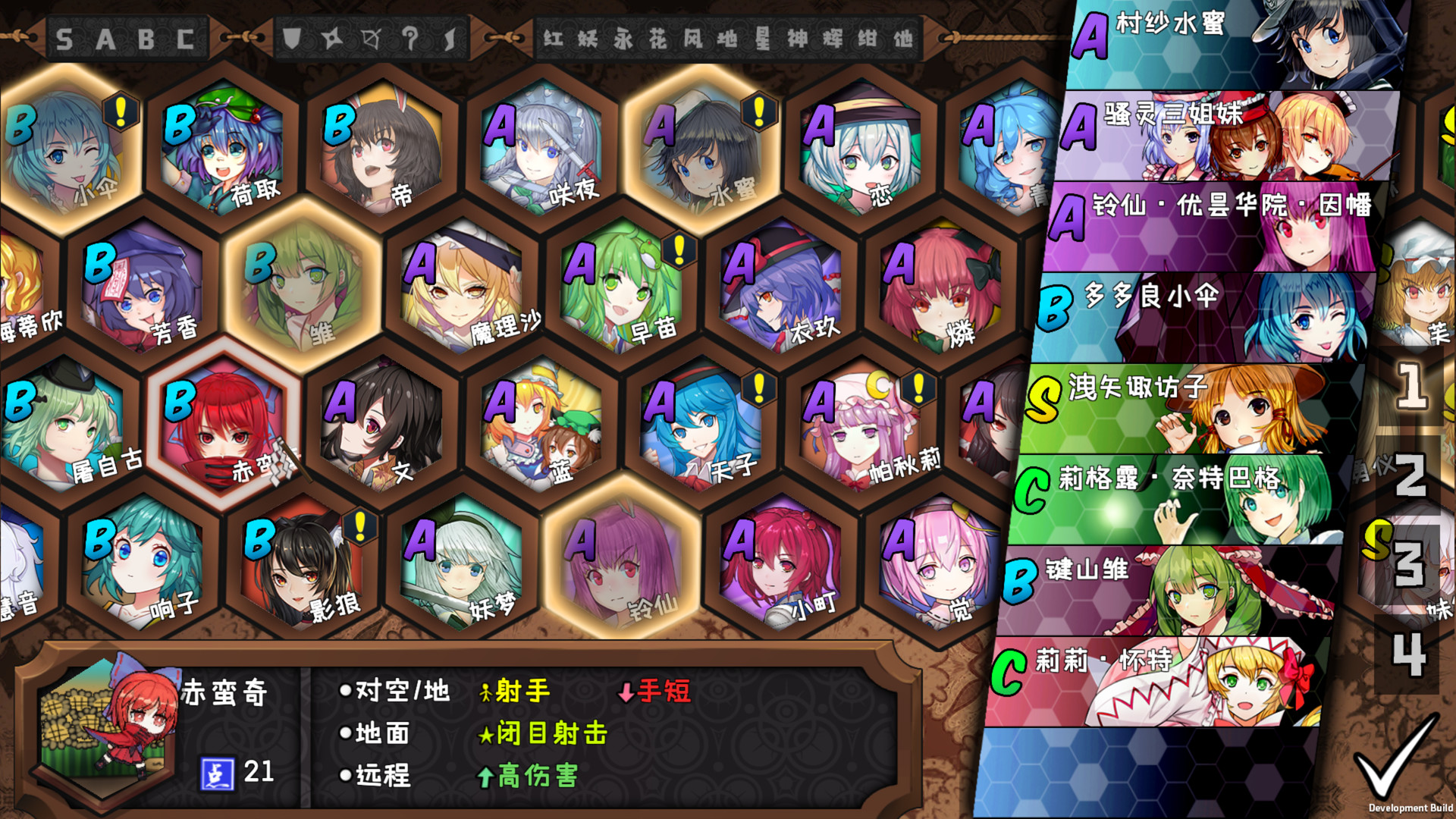Select the bow weapon type filter
1456x819 pixels.
point(370,37)
